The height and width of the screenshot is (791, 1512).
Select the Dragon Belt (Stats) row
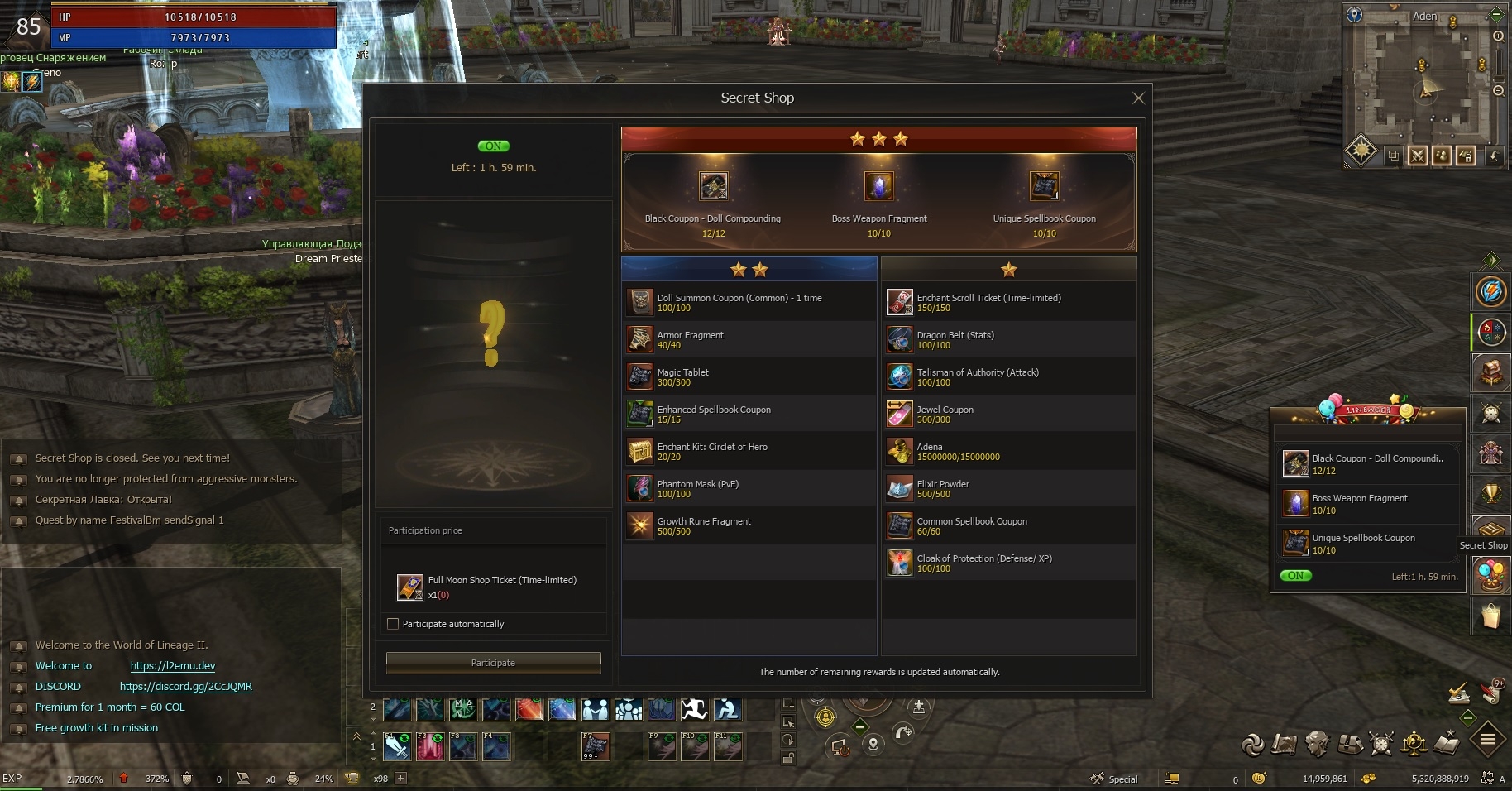click(x=1008, y=339)
